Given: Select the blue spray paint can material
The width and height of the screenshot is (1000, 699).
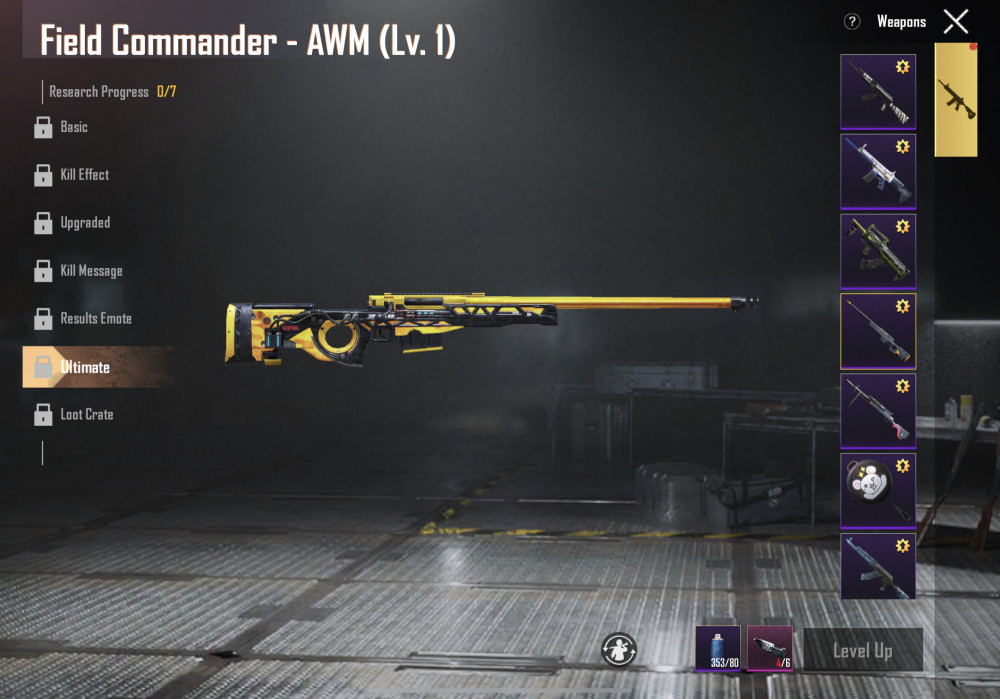Looking at the screenshot, I should pos(718,648).
